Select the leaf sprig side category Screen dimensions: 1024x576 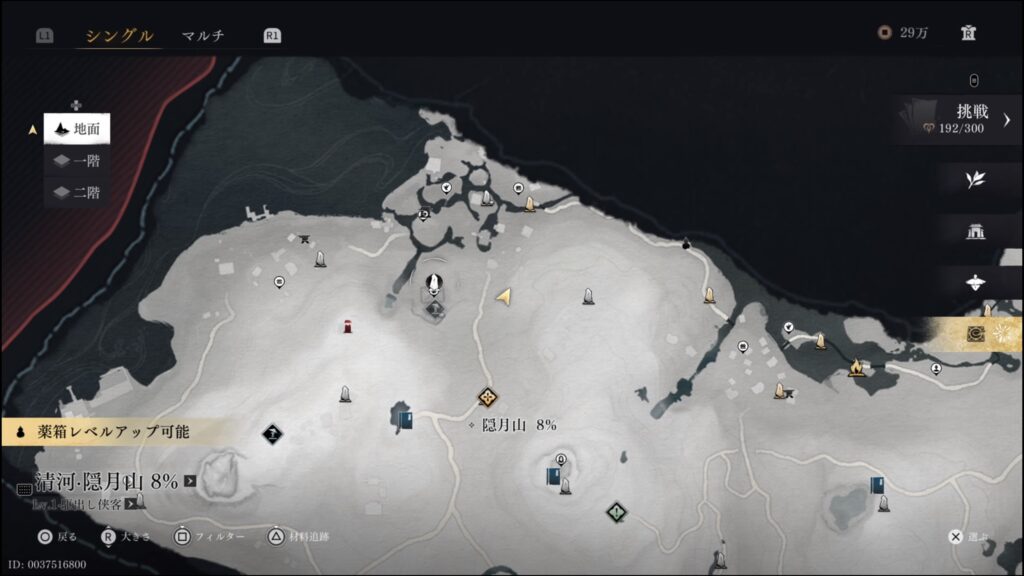[x=975, y=179]
